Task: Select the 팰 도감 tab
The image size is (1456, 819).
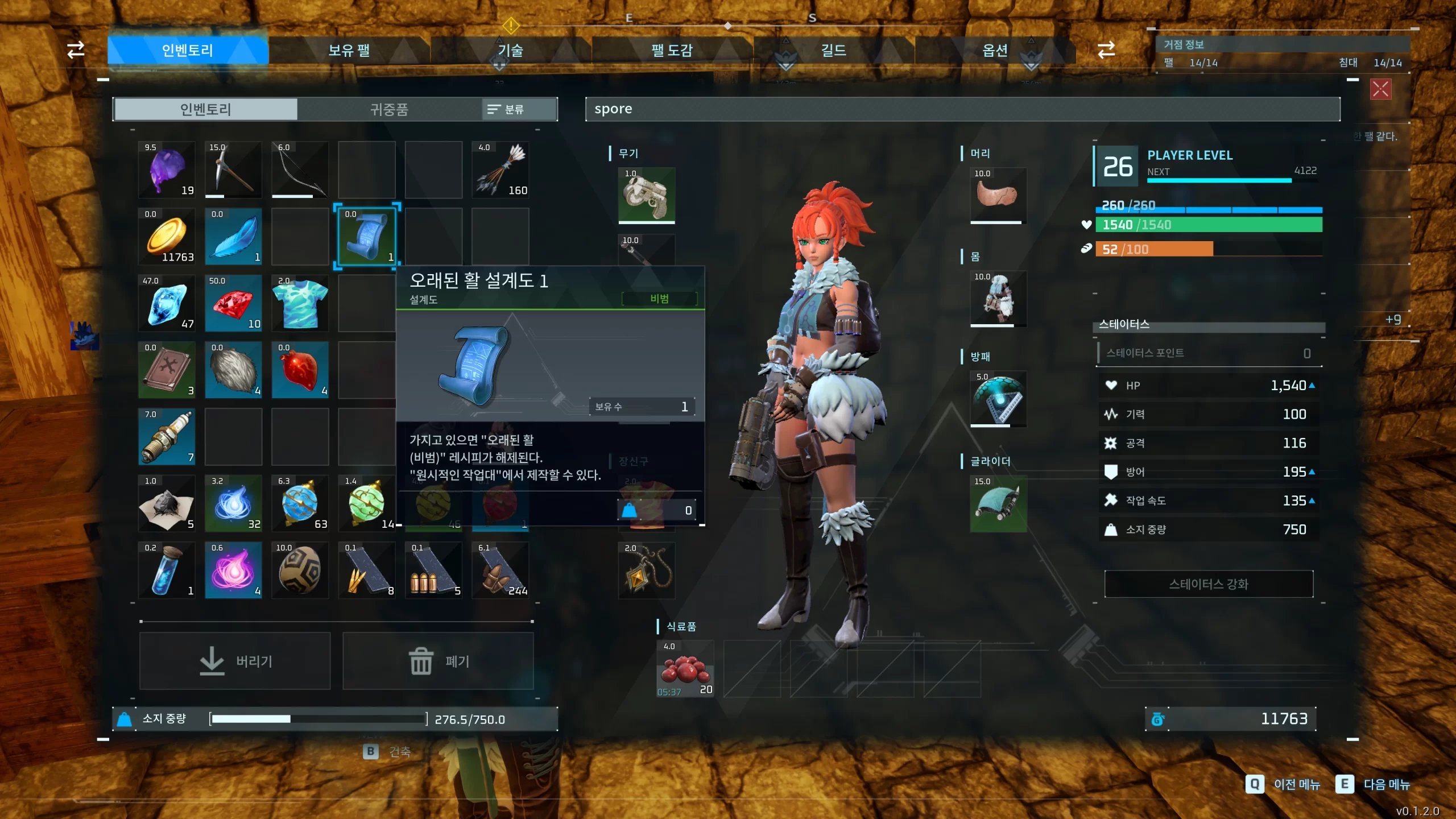Action: click(672, 51)
